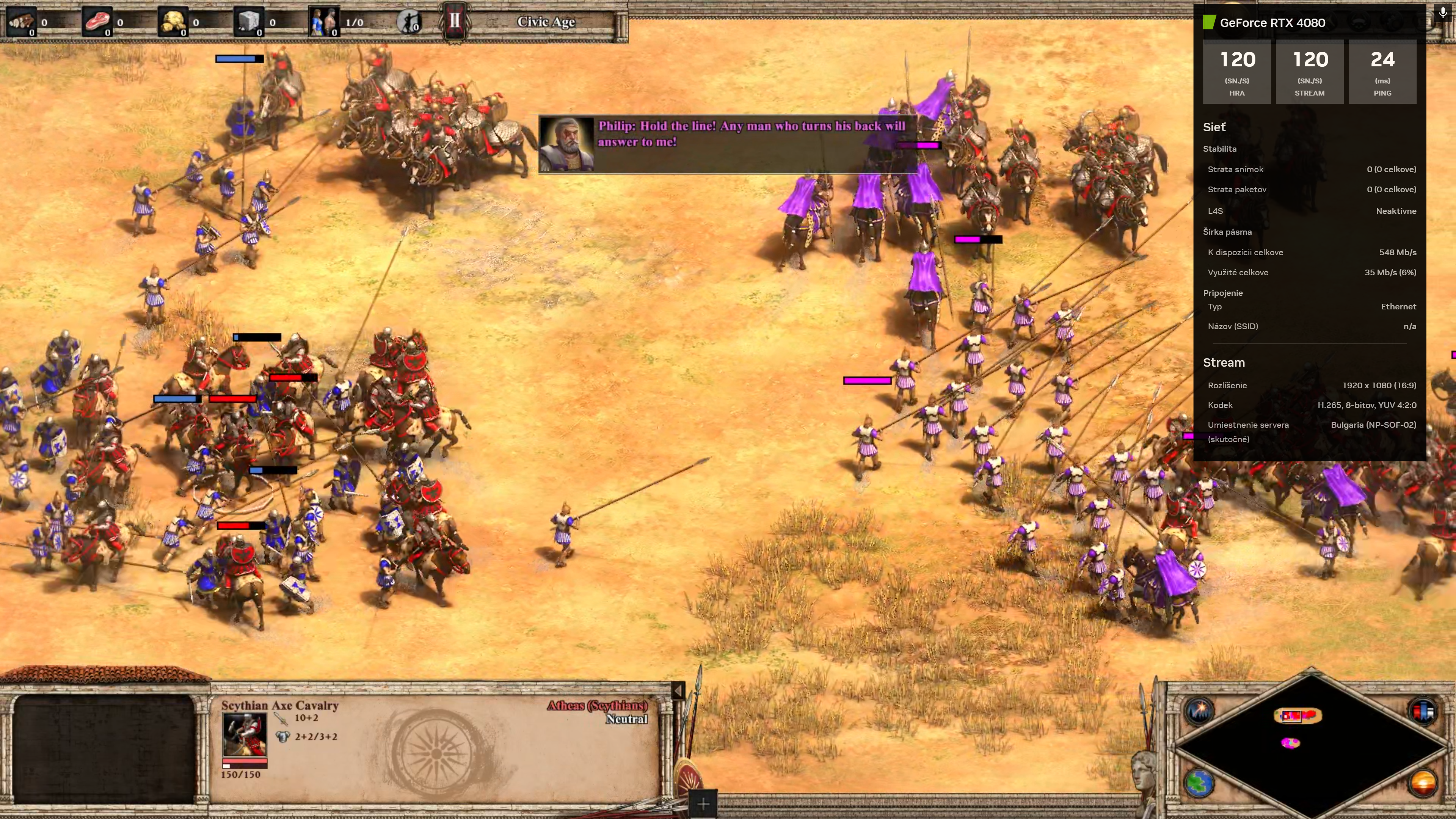
Task: Select the gold resource icon
Action: 173,22
